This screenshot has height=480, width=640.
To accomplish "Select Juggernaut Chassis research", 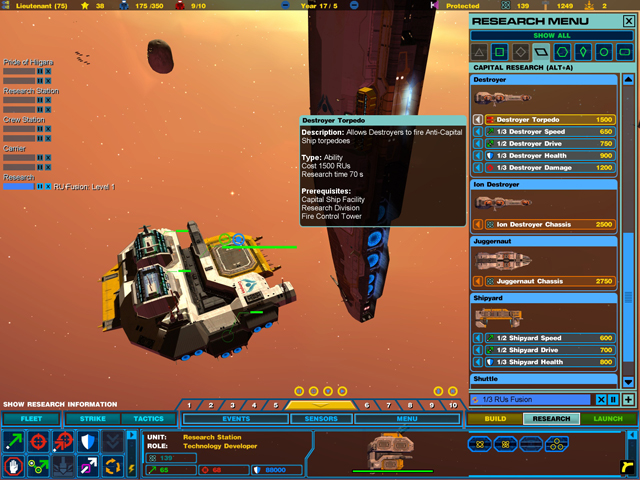I will point(553,282).
